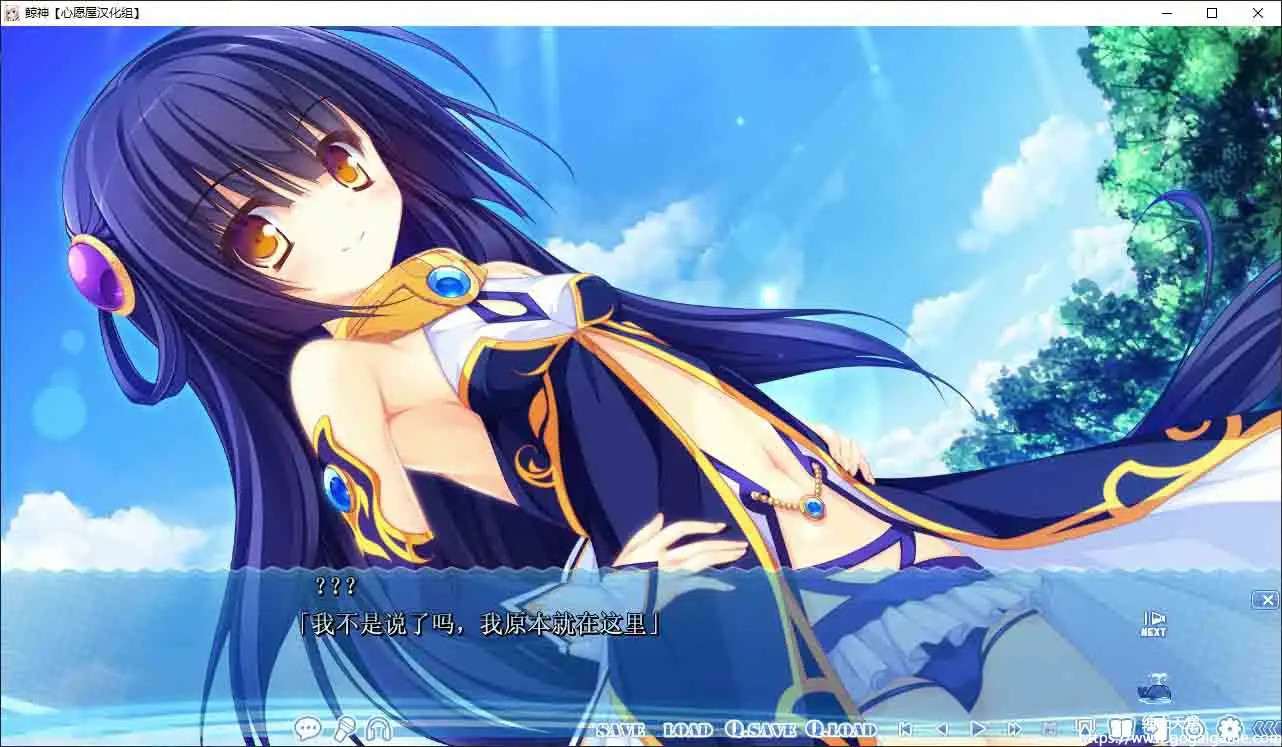Collapse the toolbar with the triple chevron
Screen dimensions: 1282x747
pyautogui.click(x=1265, y=729)
